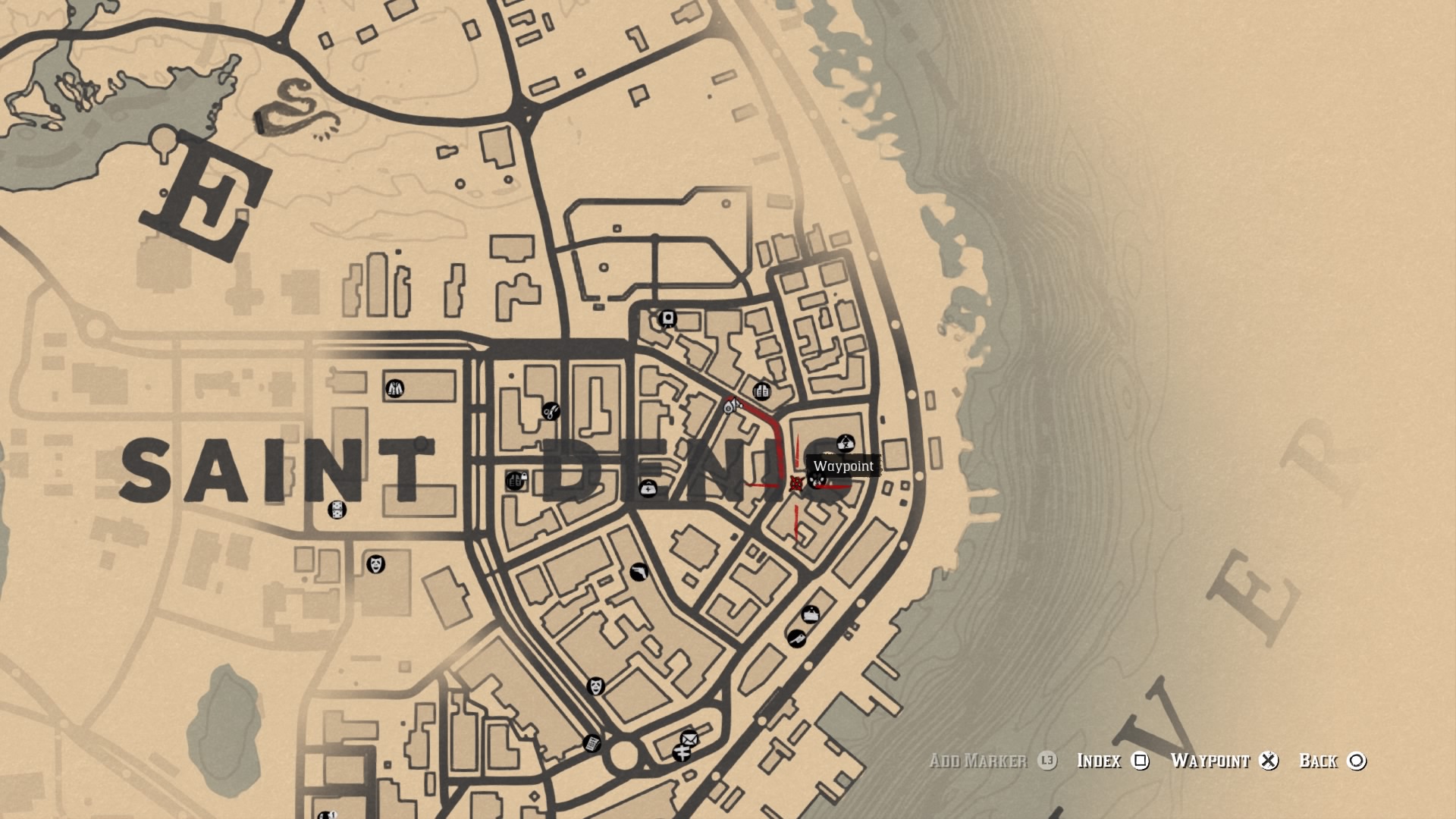Open the shop icon next to the waypoint marker
The height and width of the screenshot is (819, 1456).
[817, 481]
